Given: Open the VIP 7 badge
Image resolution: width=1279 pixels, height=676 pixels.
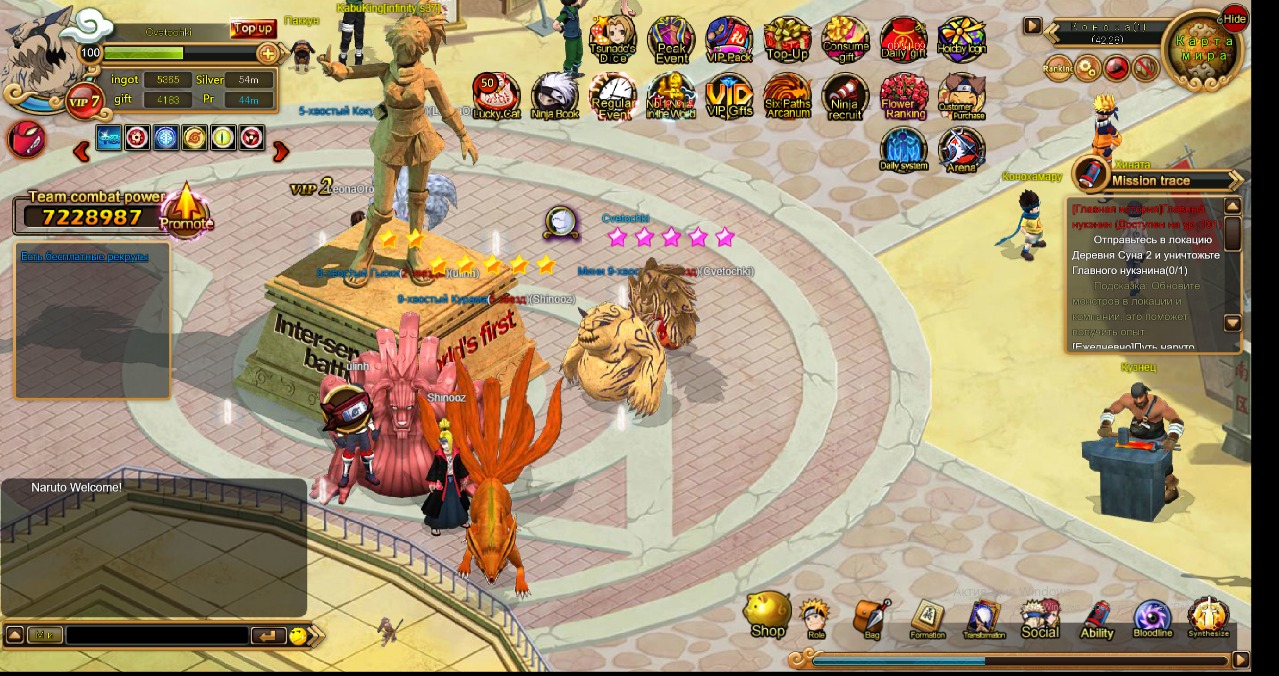Looking at the screenshot, I should 84,101.
